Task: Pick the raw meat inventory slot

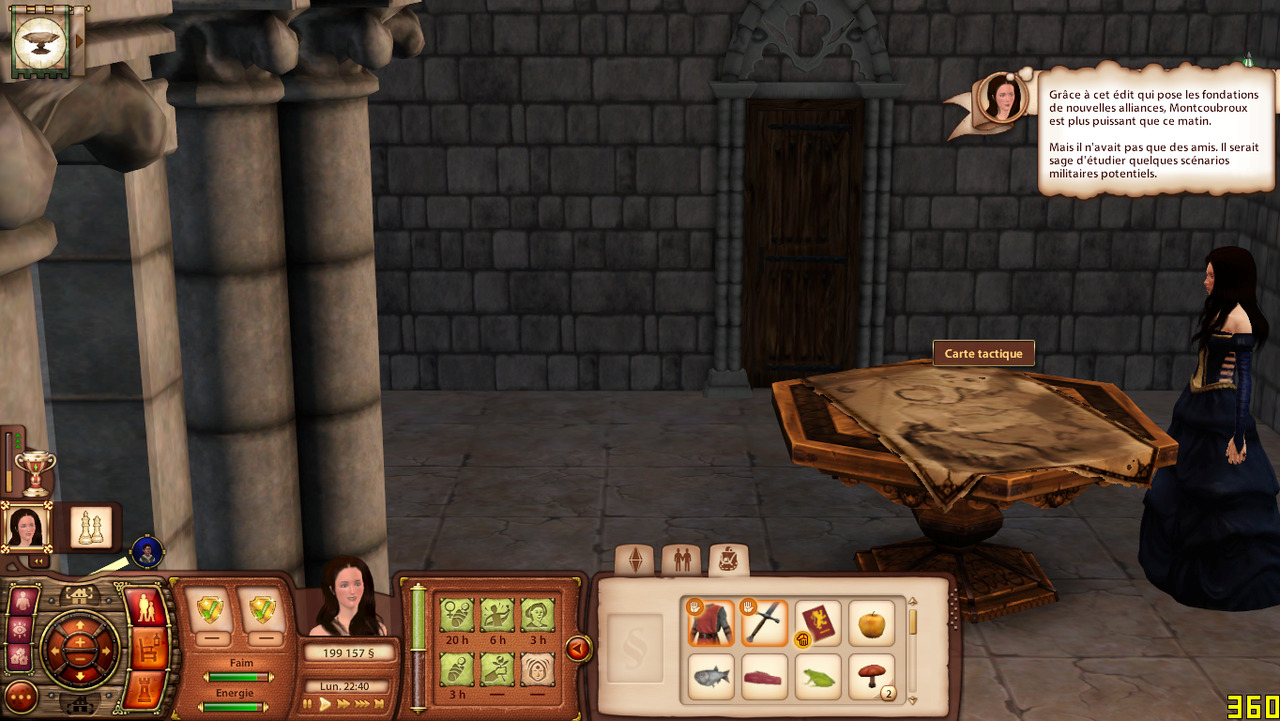Action: pyautogui.click(x=765, y=677)
